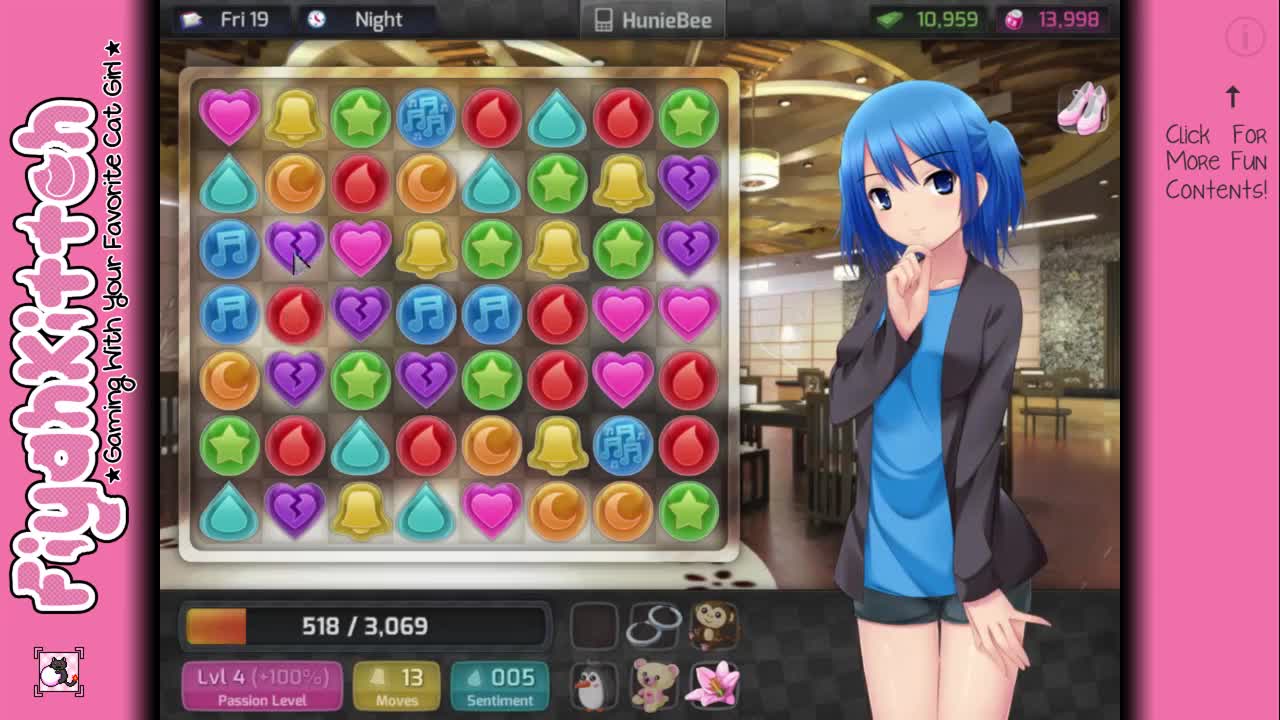Use the handcuffs date gift
Viewport: 1280px width, 720px height.
click(x=654, y=626)
